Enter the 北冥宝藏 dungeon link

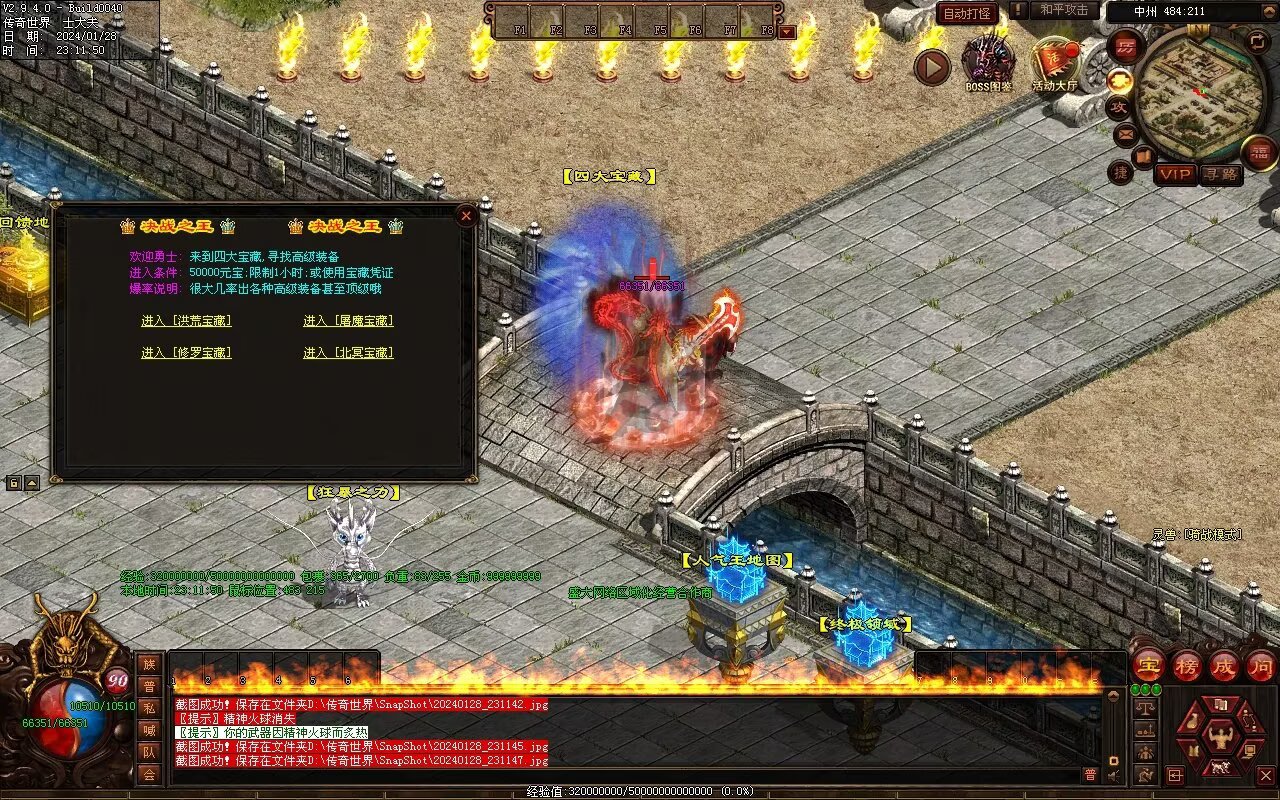[x=348, y=353]
